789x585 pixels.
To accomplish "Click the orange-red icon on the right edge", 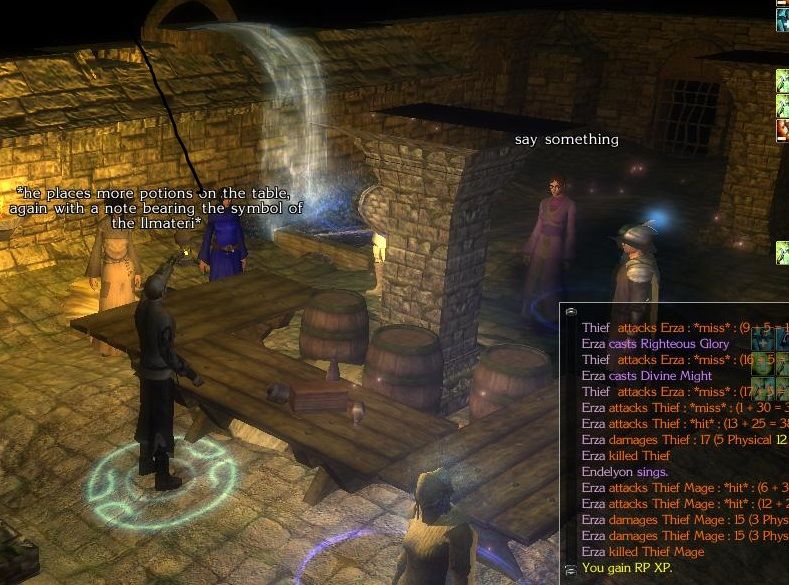I will [x=783, y=129].
